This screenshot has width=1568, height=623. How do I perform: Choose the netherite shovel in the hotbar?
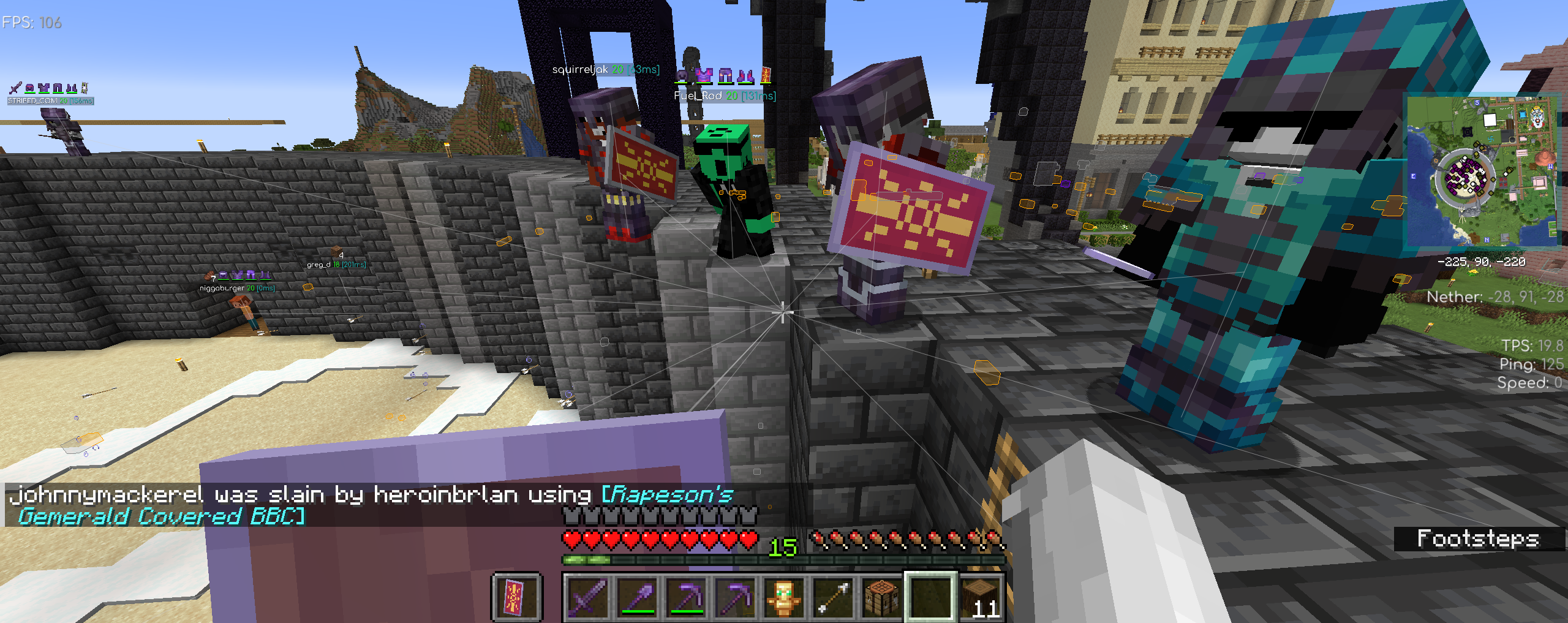coord(636,596)
